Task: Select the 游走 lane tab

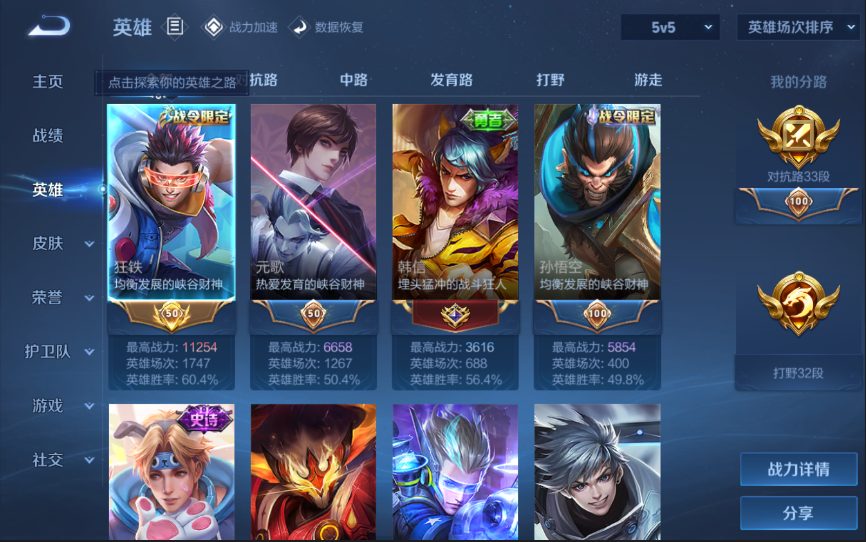Action: point(648,80)
